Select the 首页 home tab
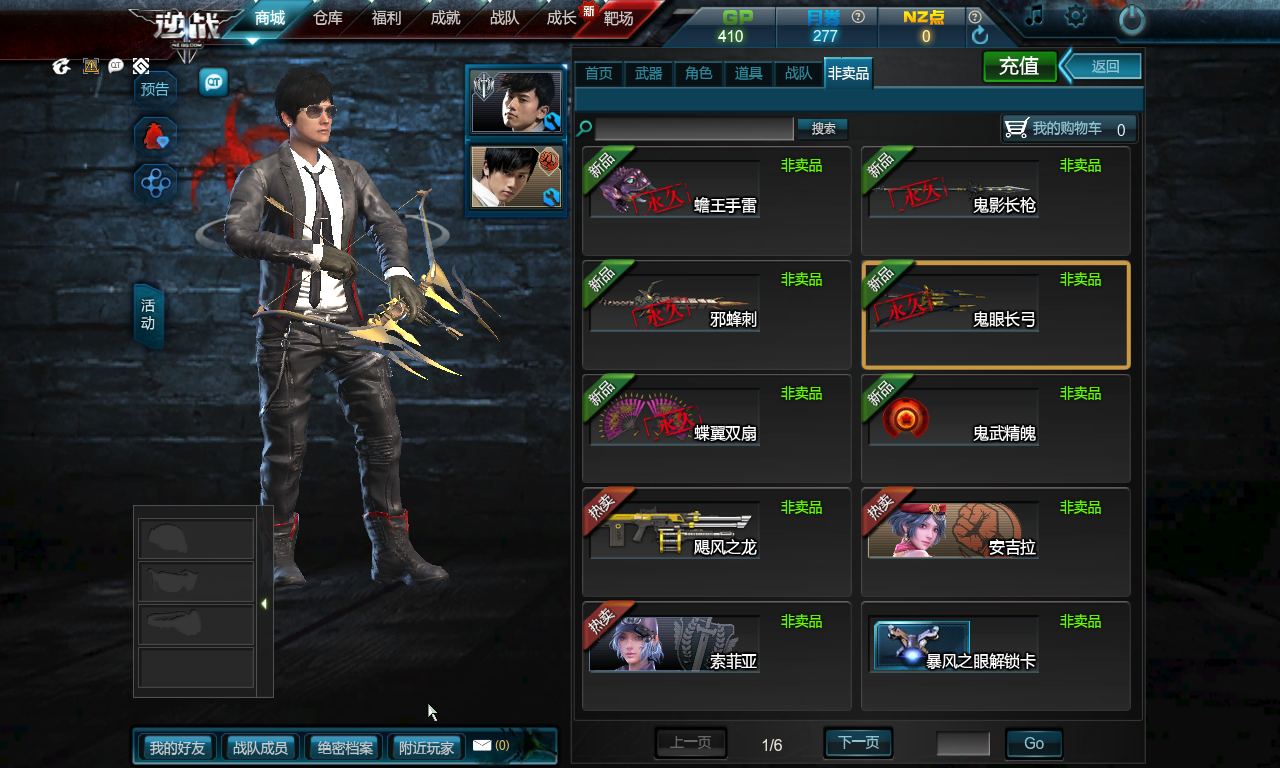 click(x=599, y=73)
